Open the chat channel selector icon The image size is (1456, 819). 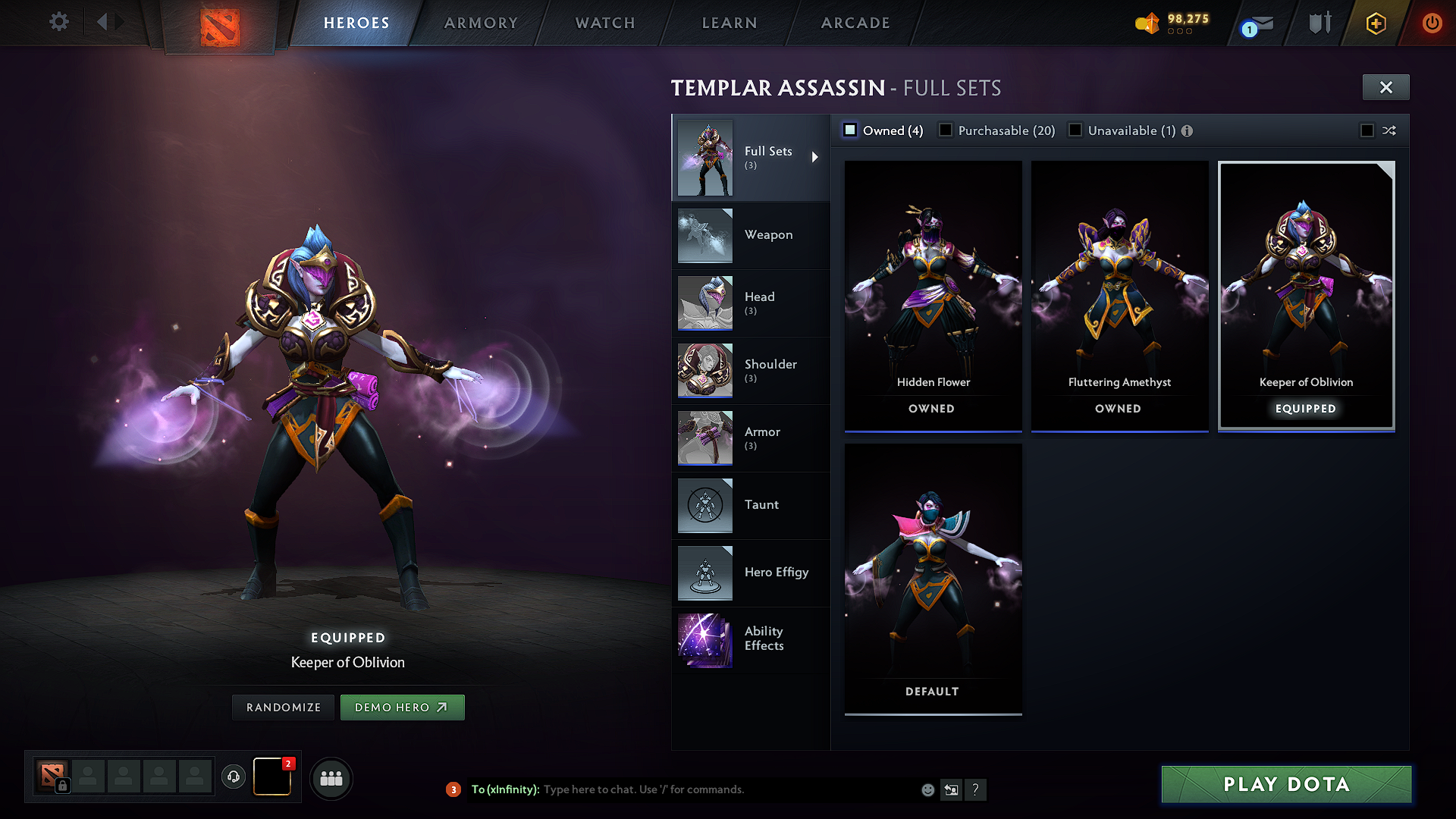tap(952, 789)
